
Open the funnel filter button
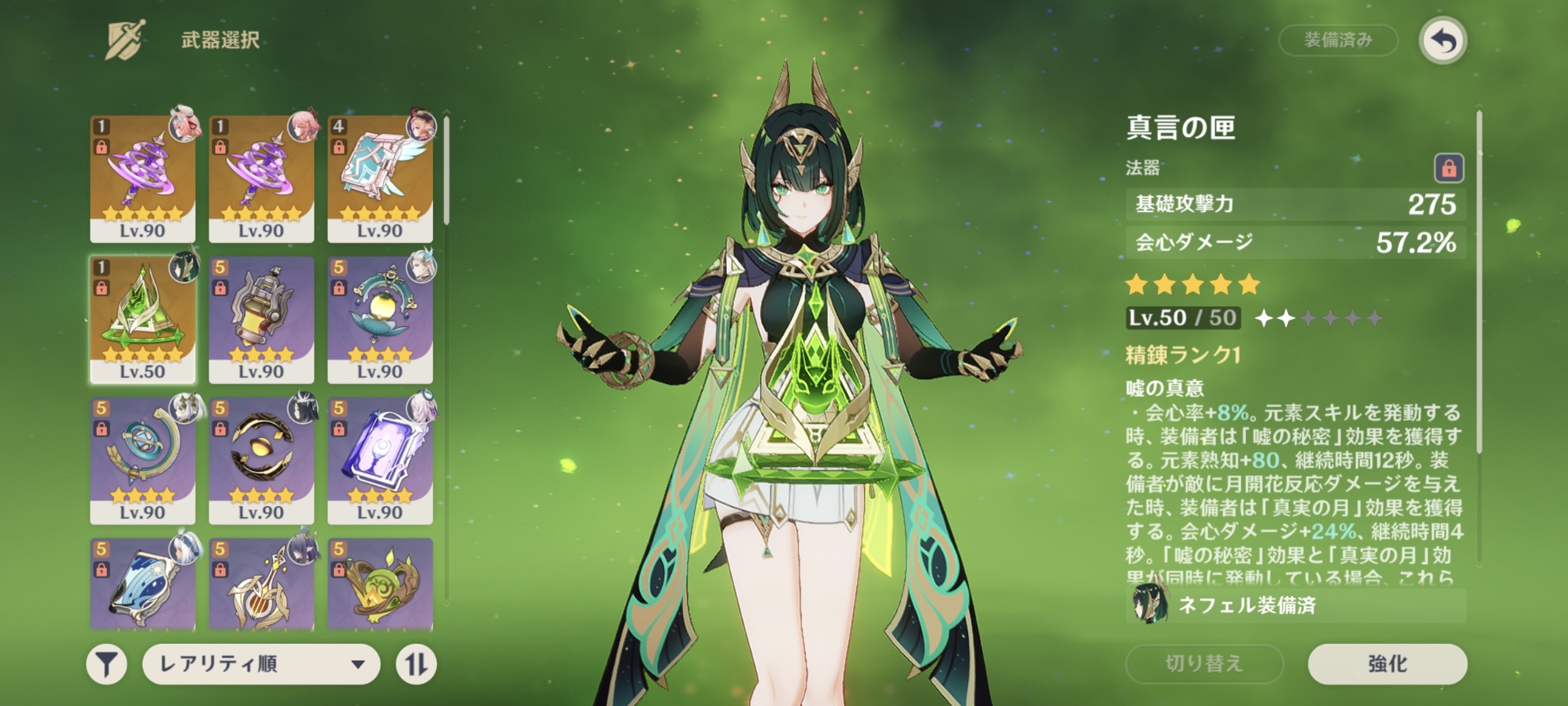click(107, 665)
